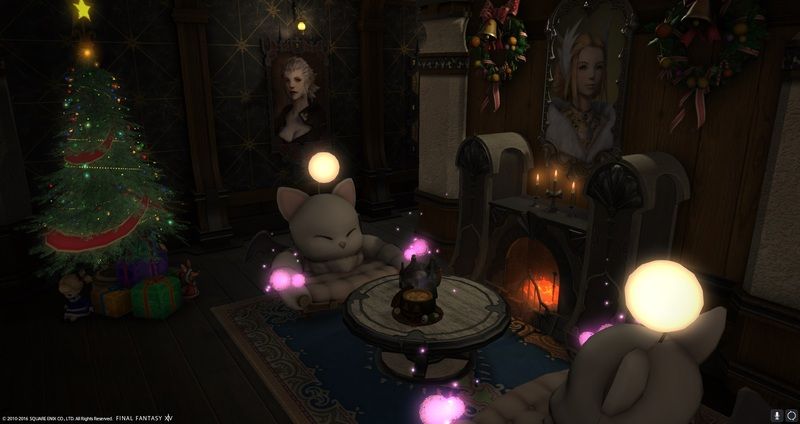The width and height of the screenshot is (800, 424).
Task: Click the microphone overlay icon
Action: (x=776, y=414)
